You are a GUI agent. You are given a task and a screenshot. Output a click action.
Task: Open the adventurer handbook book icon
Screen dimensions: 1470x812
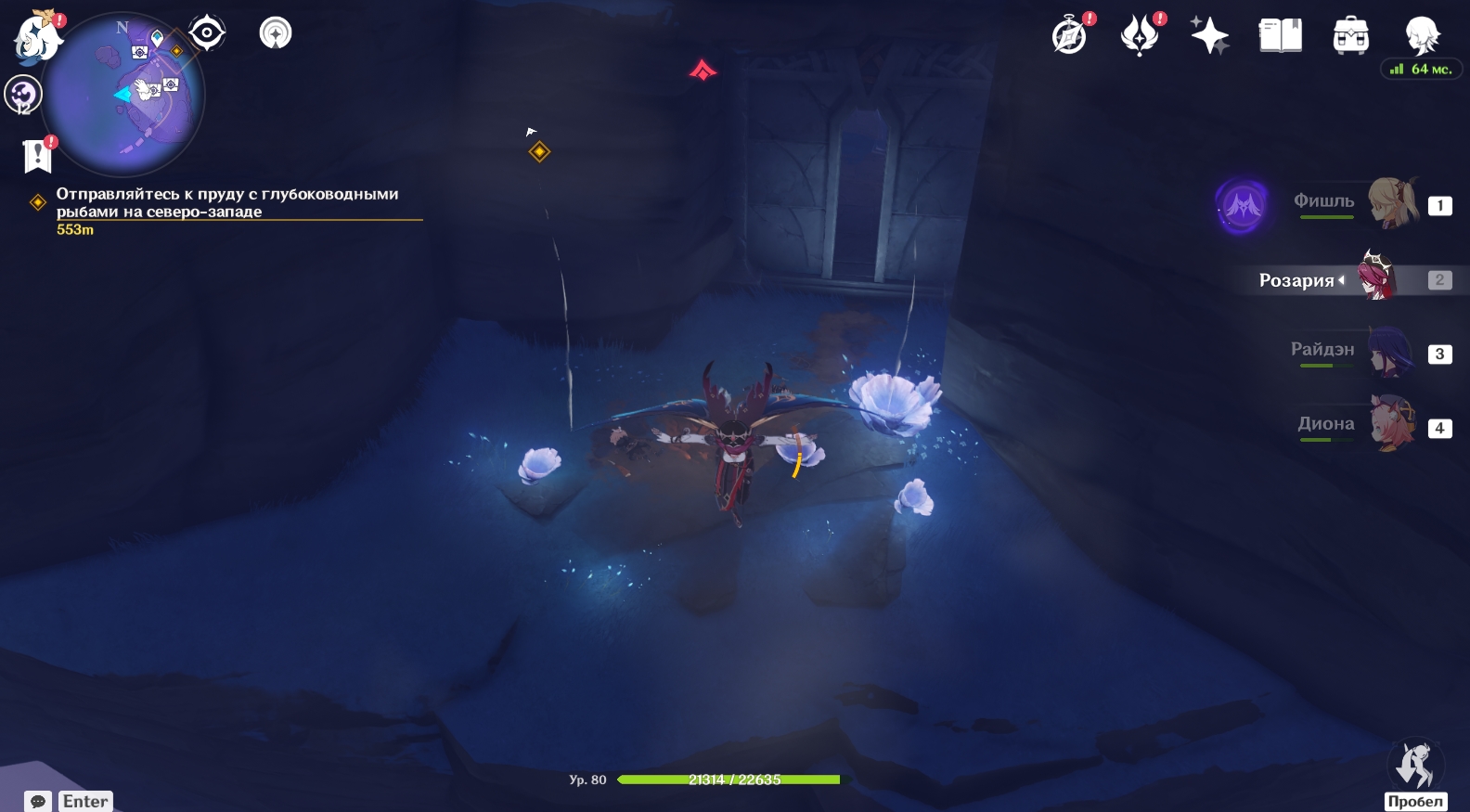pos(1280,36)
